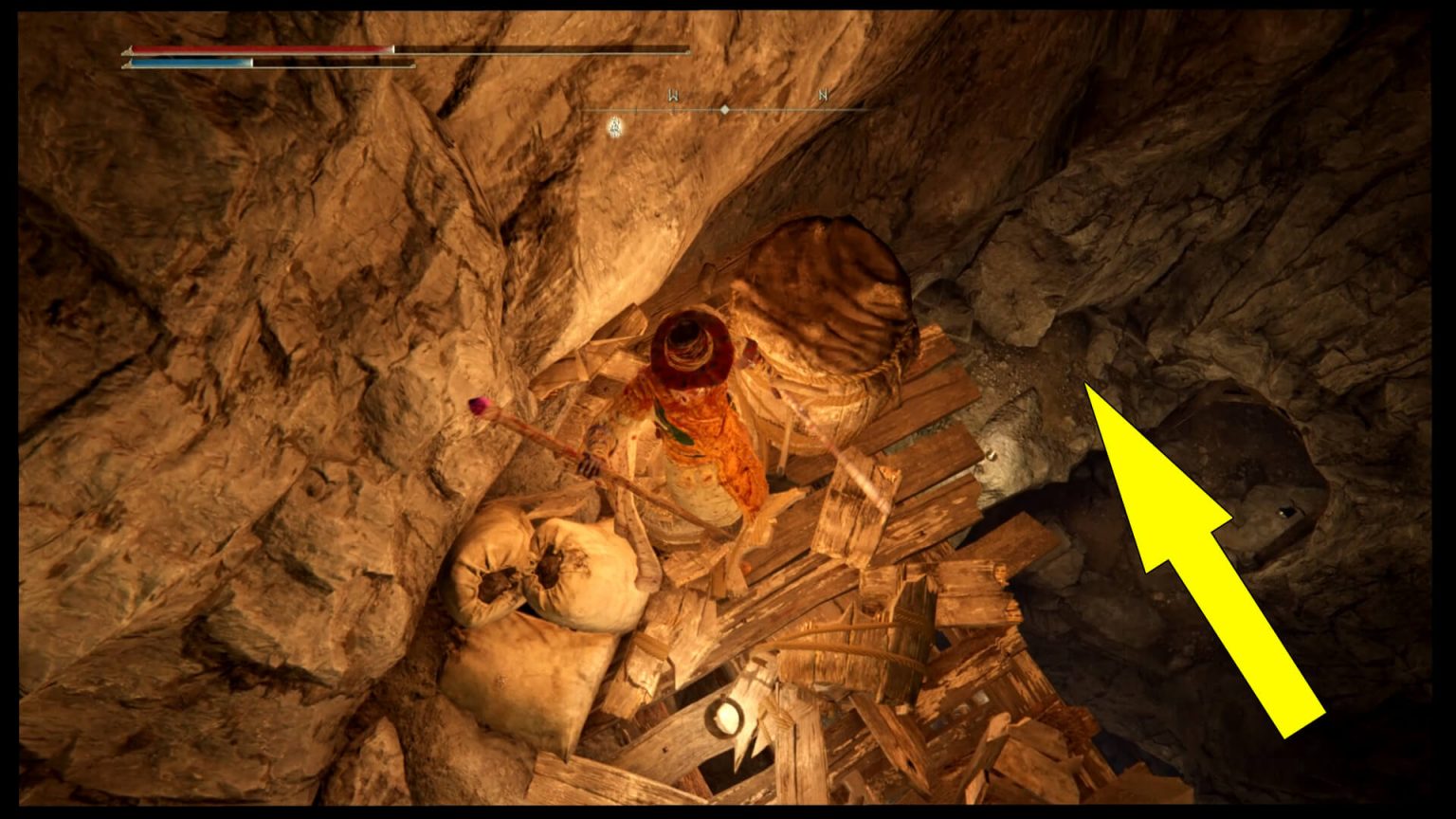Click the glowing marker icon below the compass
The width and height of the screenshot is (1456, 819).
point(614,124)
